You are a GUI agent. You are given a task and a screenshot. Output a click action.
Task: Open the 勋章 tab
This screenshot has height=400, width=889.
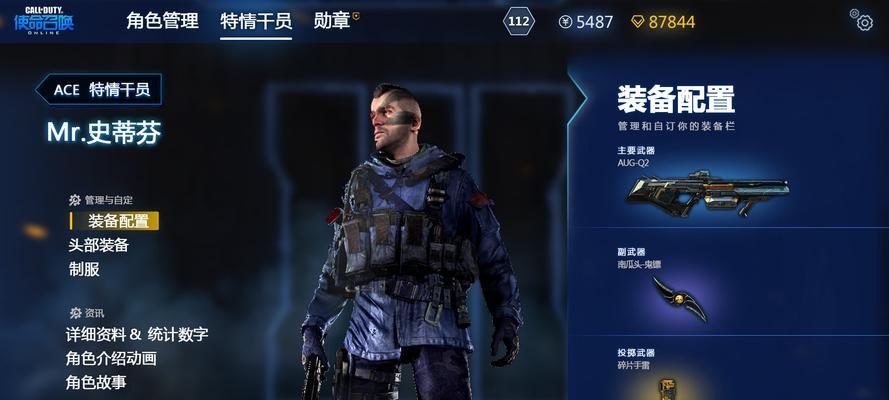tap(332, 21)
